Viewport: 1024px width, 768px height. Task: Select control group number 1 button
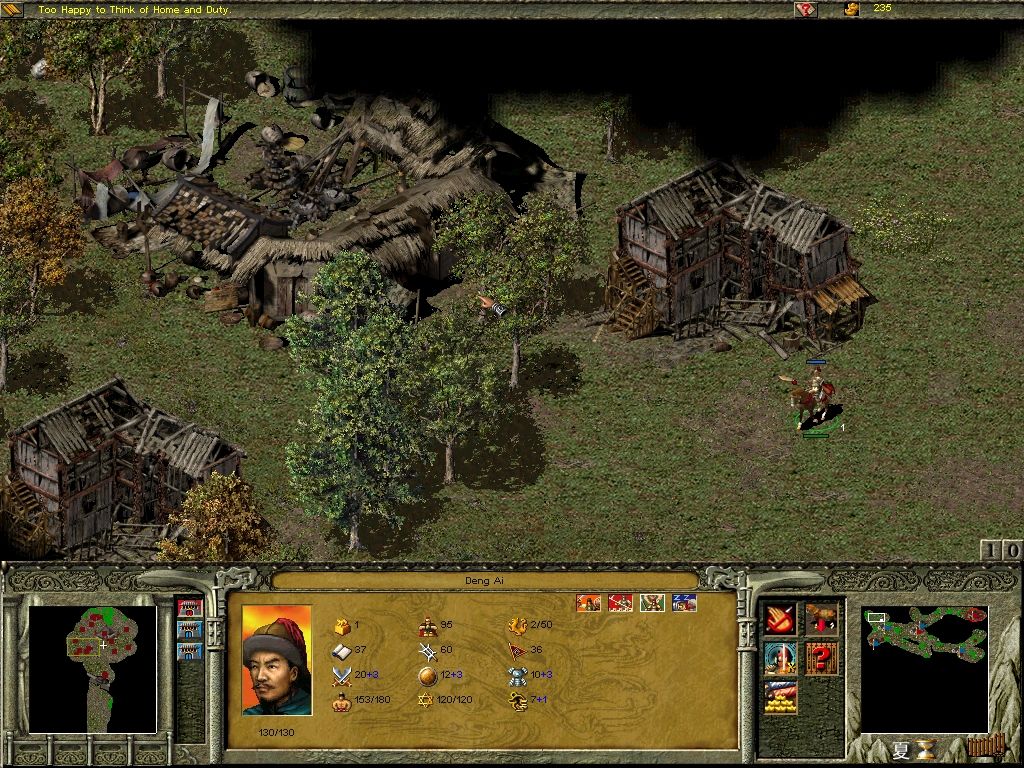pyautogui.click(x=989, y=550)
